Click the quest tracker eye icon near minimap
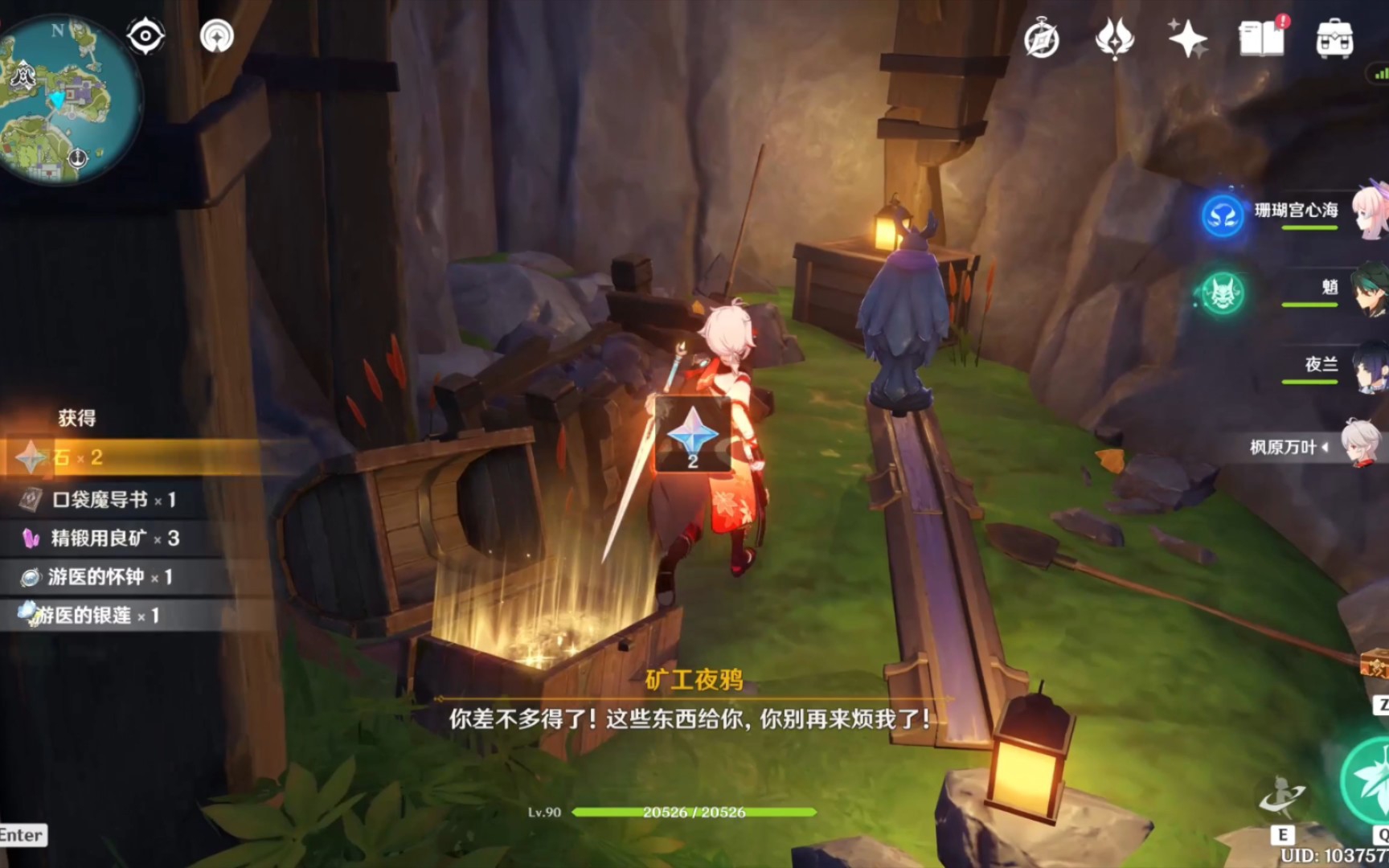1389x868 pixels. tap(145, 35)
